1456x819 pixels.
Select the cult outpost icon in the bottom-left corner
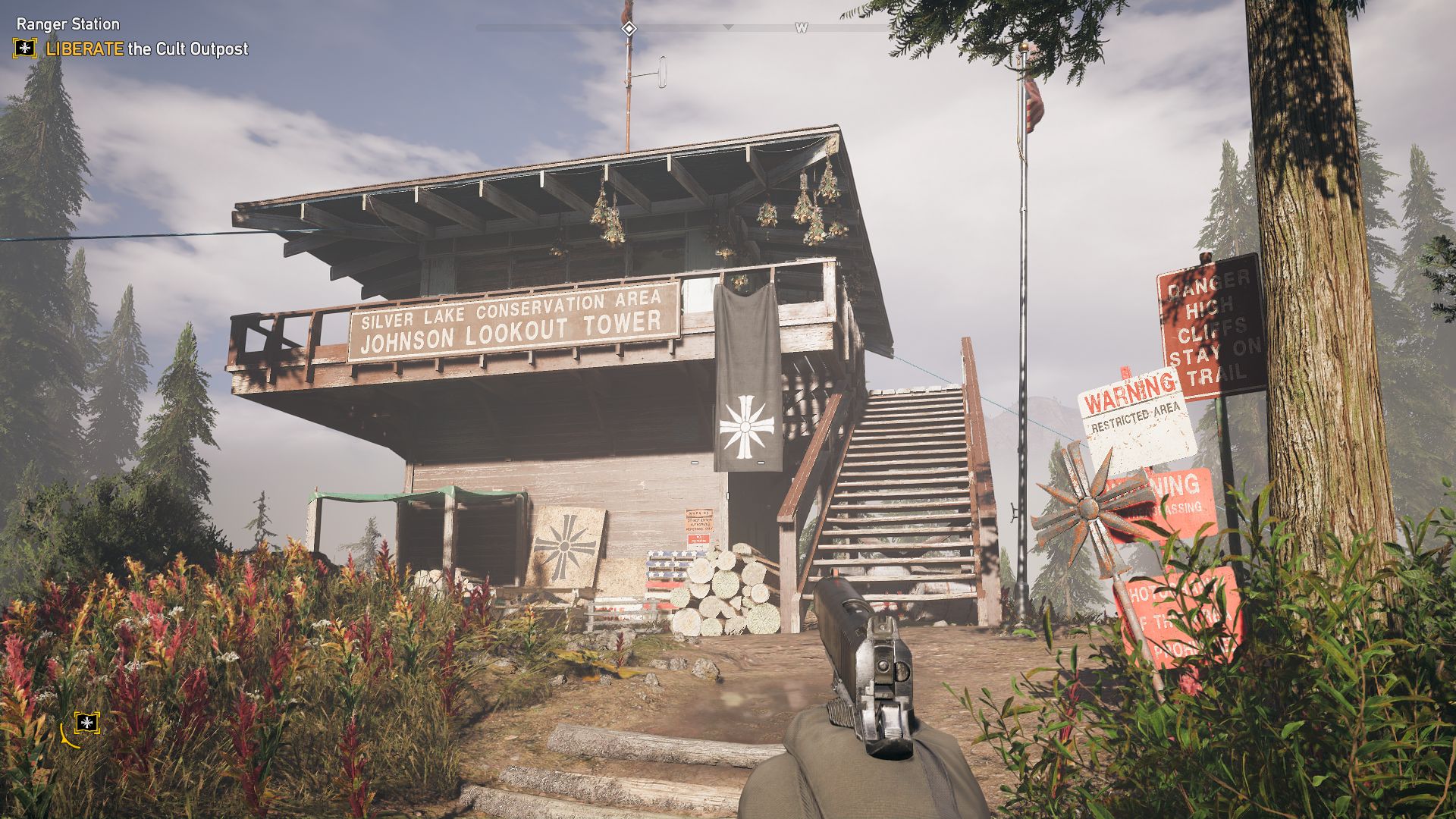(87, 723)
